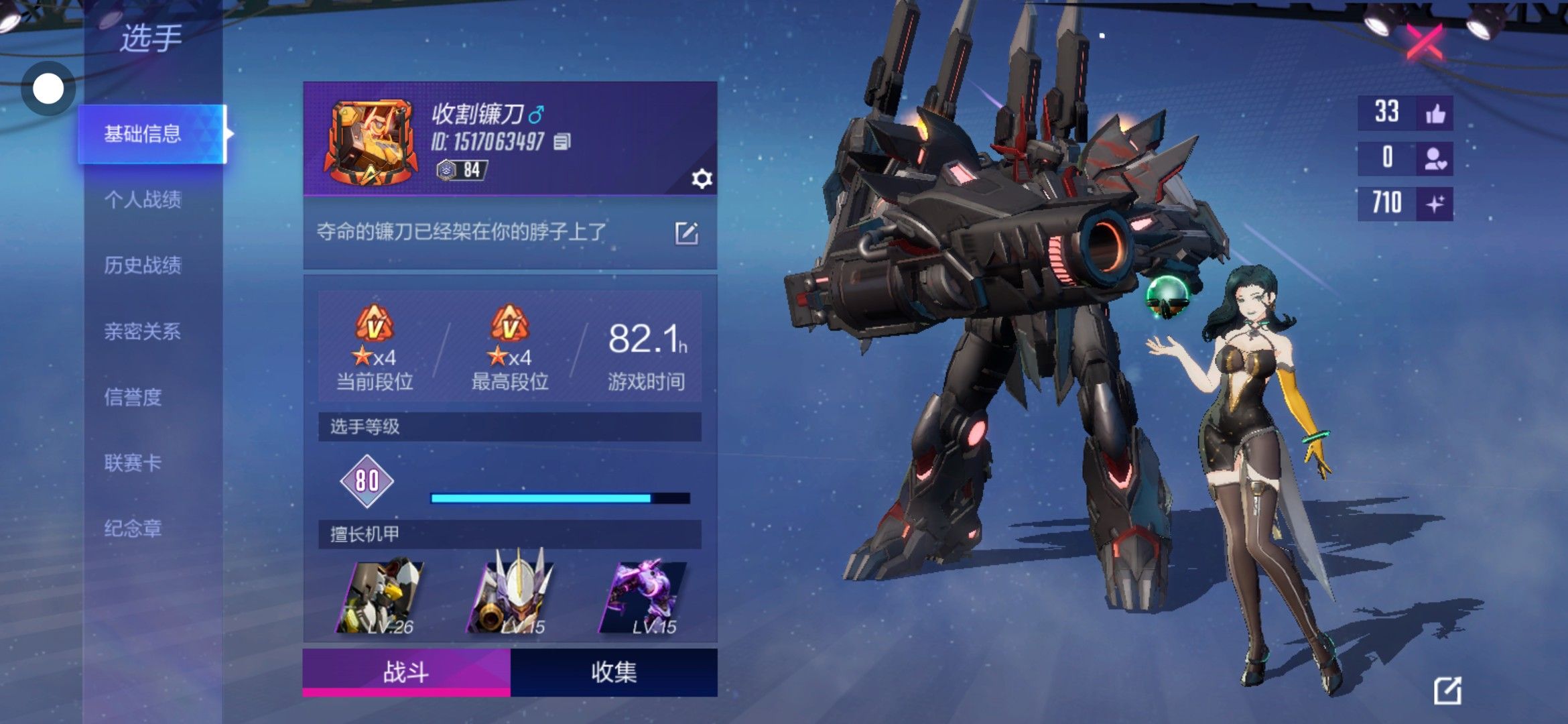1568x724 pixels.
Task: View the 纪念章 tab
Action: point(133,528)
